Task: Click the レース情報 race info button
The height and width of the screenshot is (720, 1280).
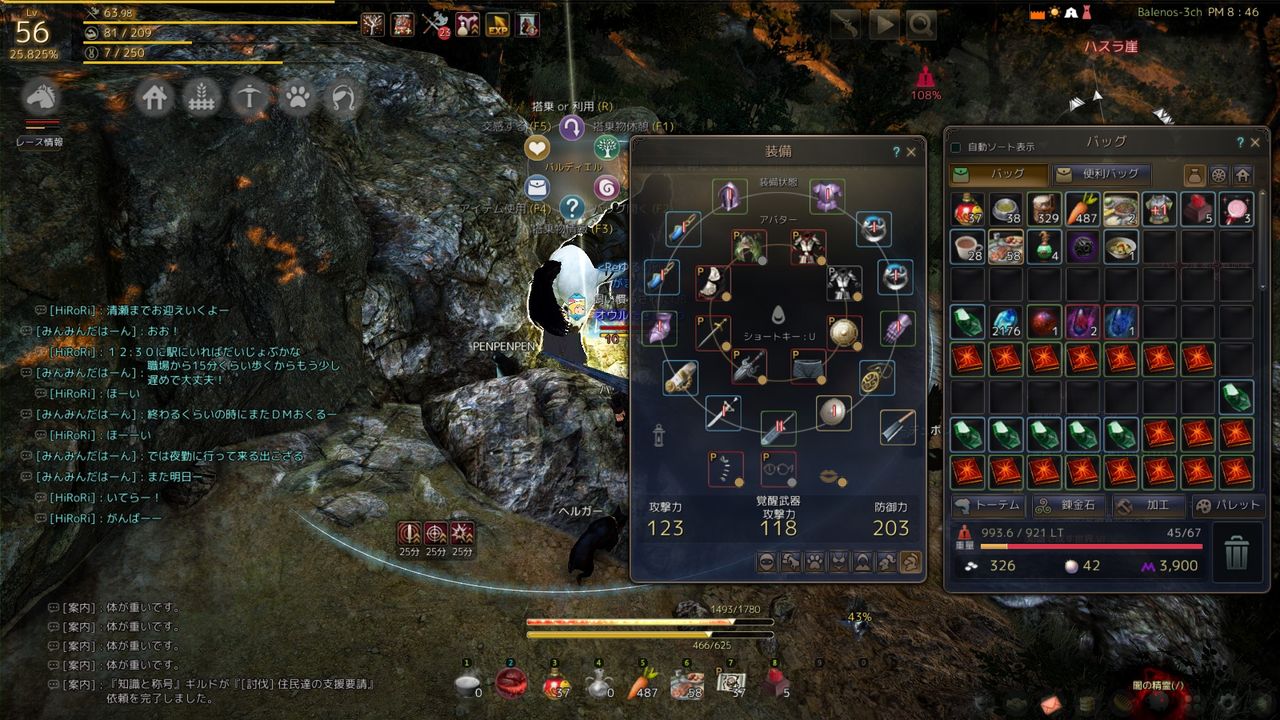Action: (x=40, y=142)
